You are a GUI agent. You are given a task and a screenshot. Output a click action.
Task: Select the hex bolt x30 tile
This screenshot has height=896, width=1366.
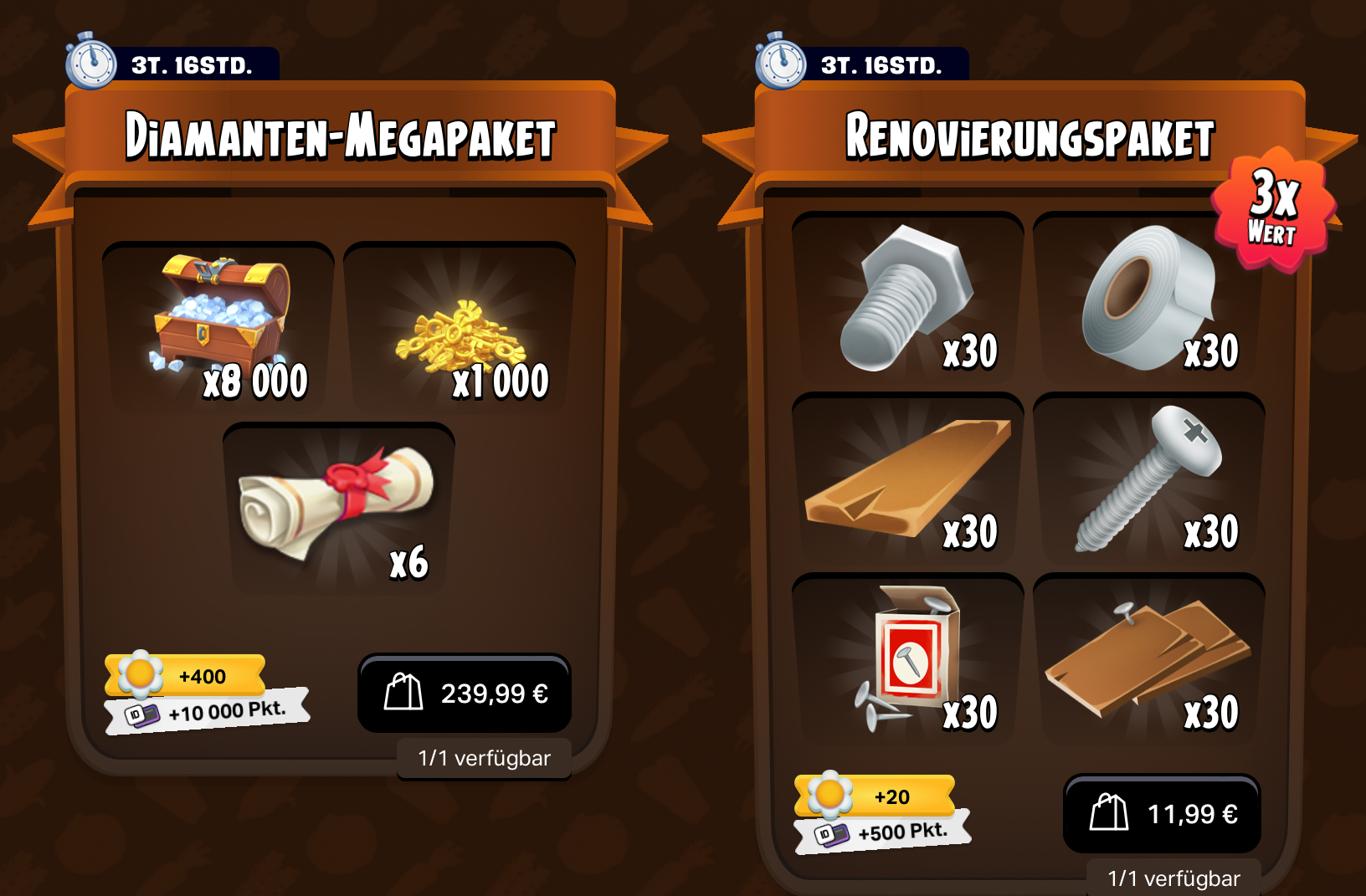point(908,298)
